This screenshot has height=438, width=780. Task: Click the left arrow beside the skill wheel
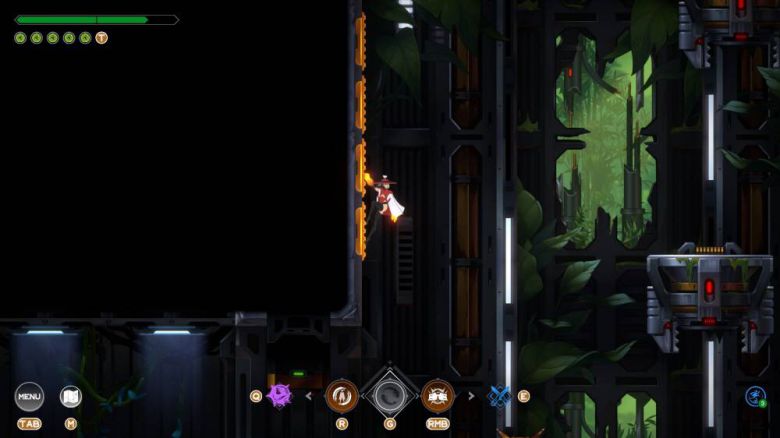[x=308, y=396]
